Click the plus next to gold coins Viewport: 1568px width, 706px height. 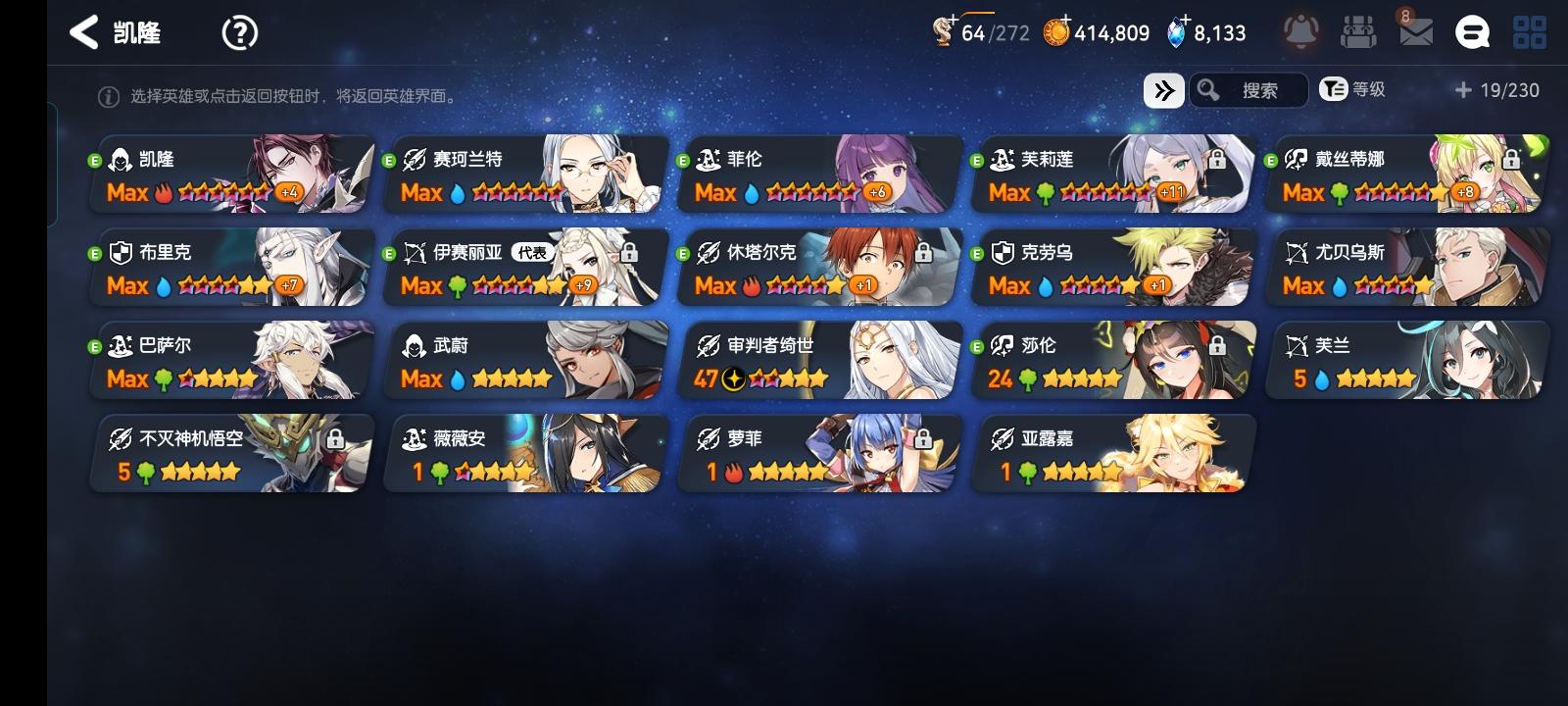[1067, 21]
